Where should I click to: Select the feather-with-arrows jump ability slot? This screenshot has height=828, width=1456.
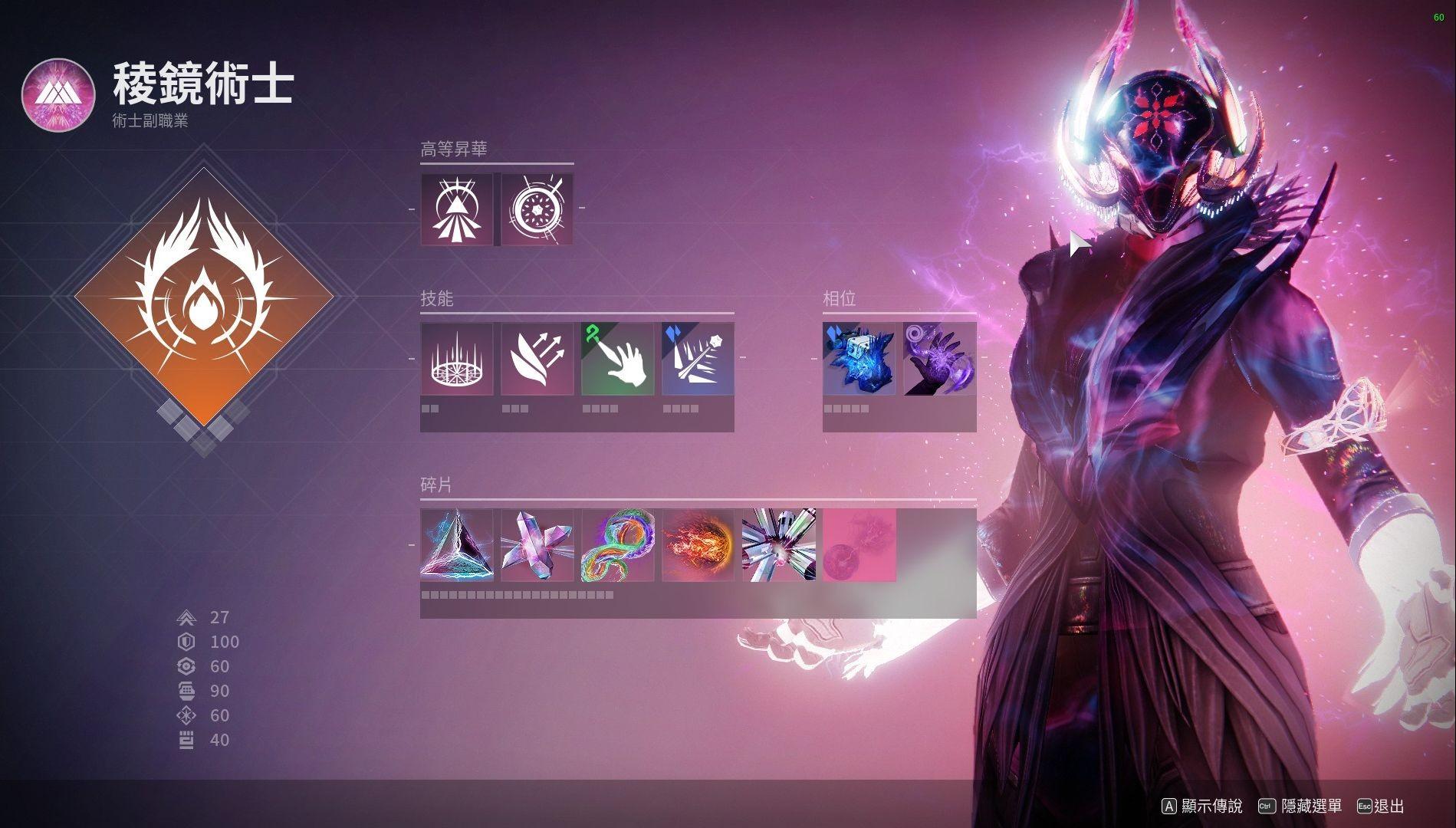[x=537, y=359]
